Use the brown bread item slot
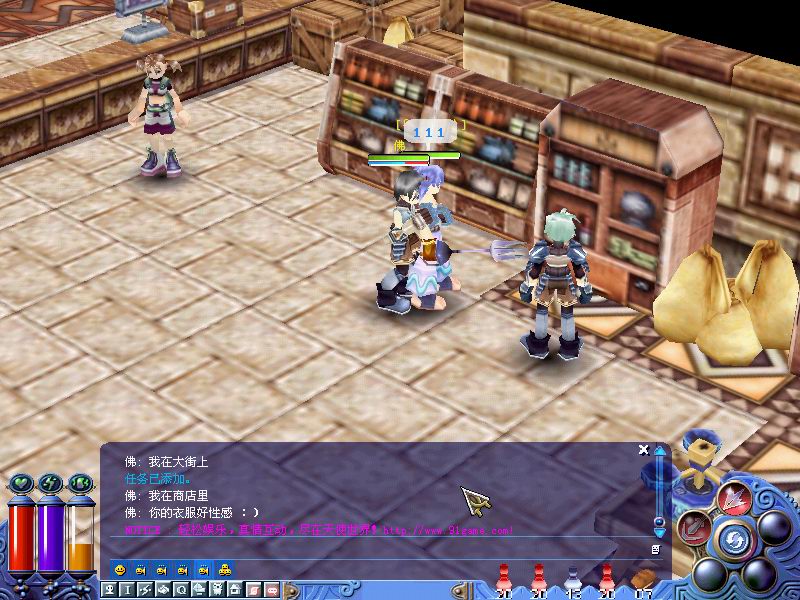The height and width of the screenshot is (600, 800). [x=642, y=579]
